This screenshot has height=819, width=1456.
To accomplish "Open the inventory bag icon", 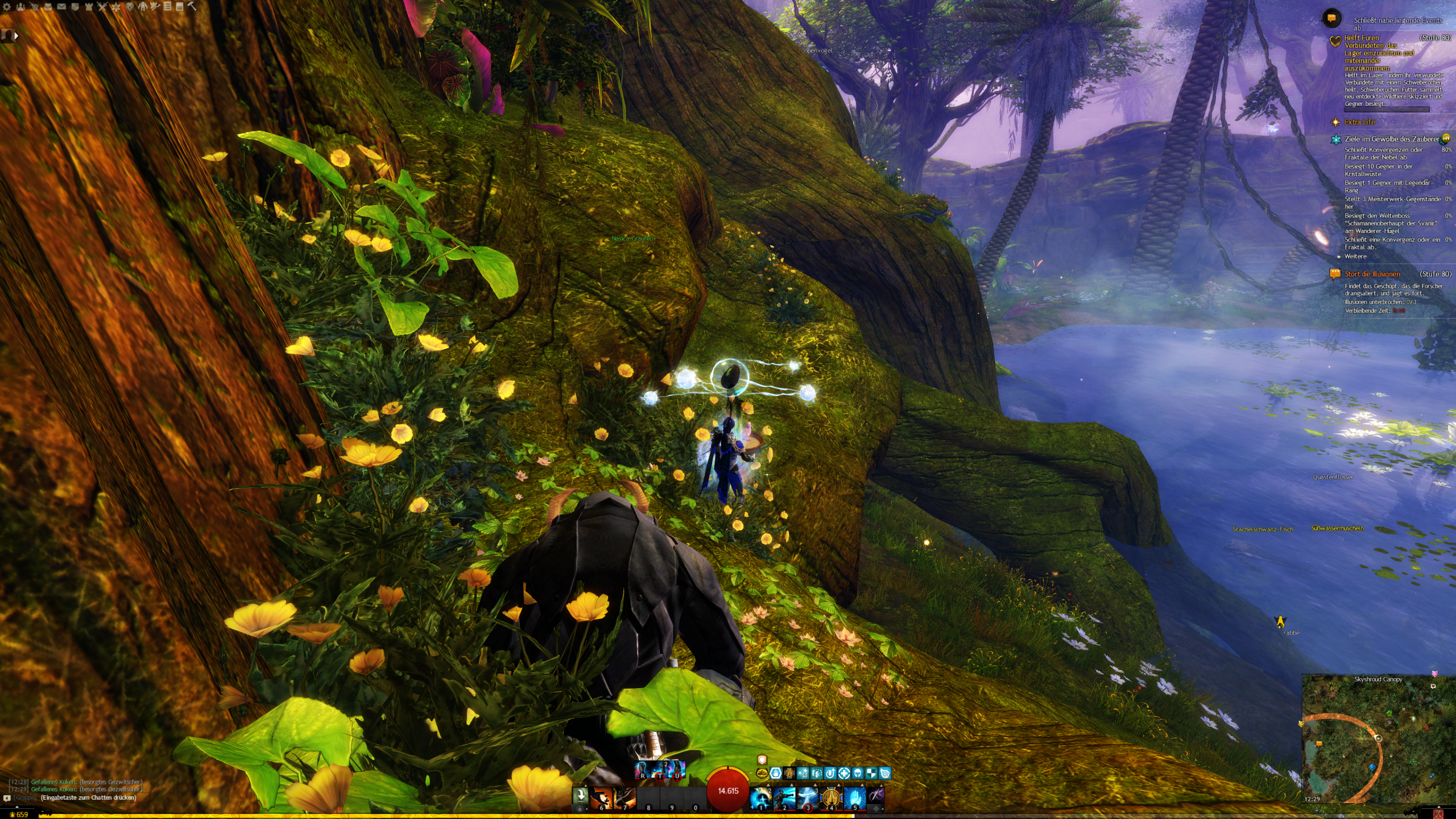I will coord(48,7).
